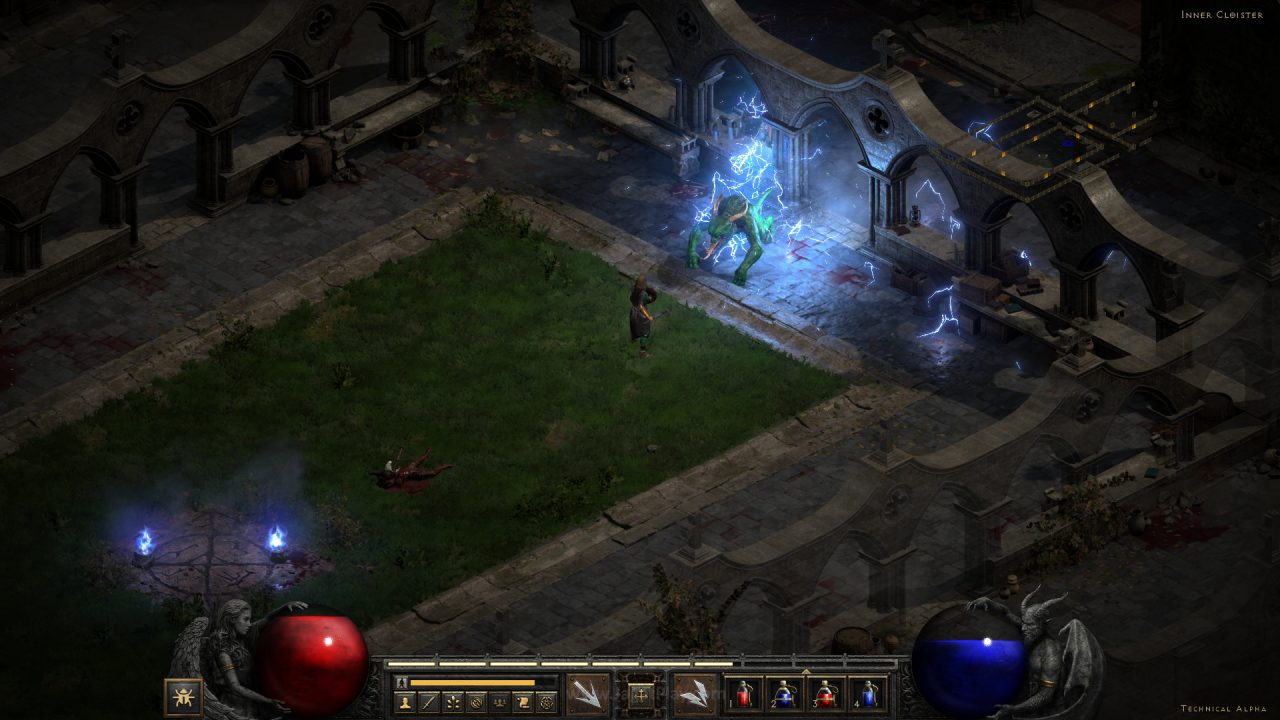Select the left-click arrow skill icon

tap(587, 693)
